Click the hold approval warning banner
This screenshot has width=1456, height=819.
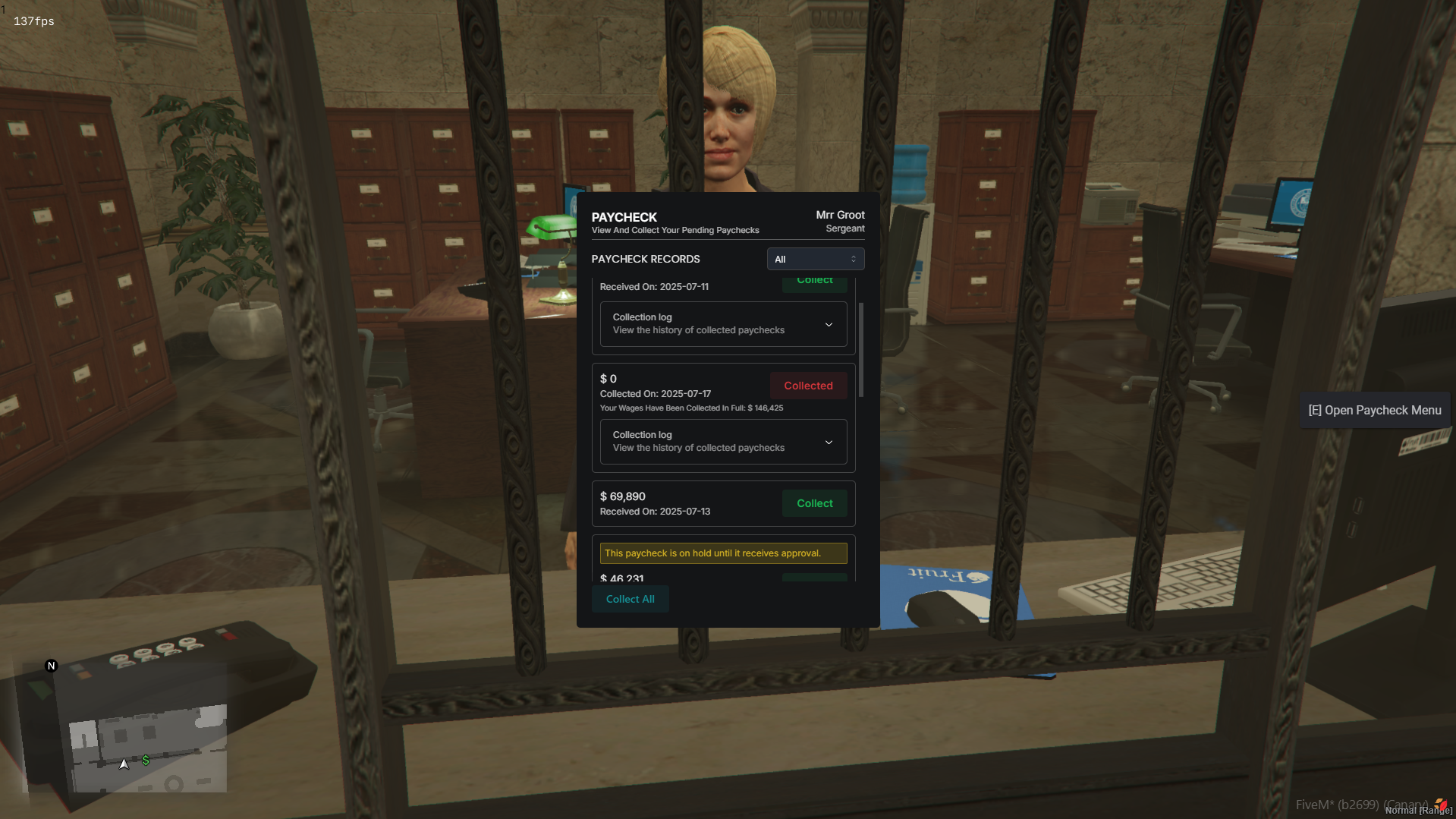coord(722,553)
